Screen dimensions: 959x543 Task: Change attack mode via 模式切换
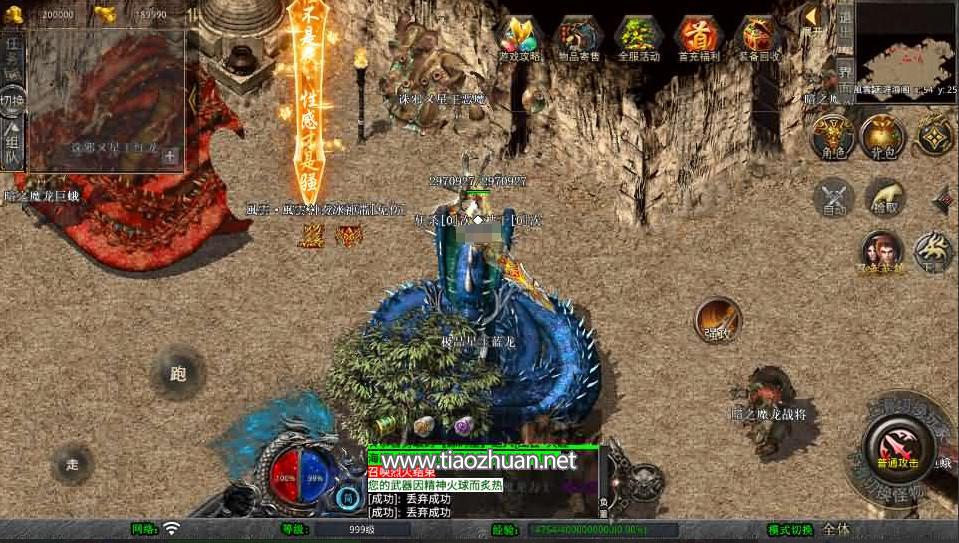coord(791,529)
